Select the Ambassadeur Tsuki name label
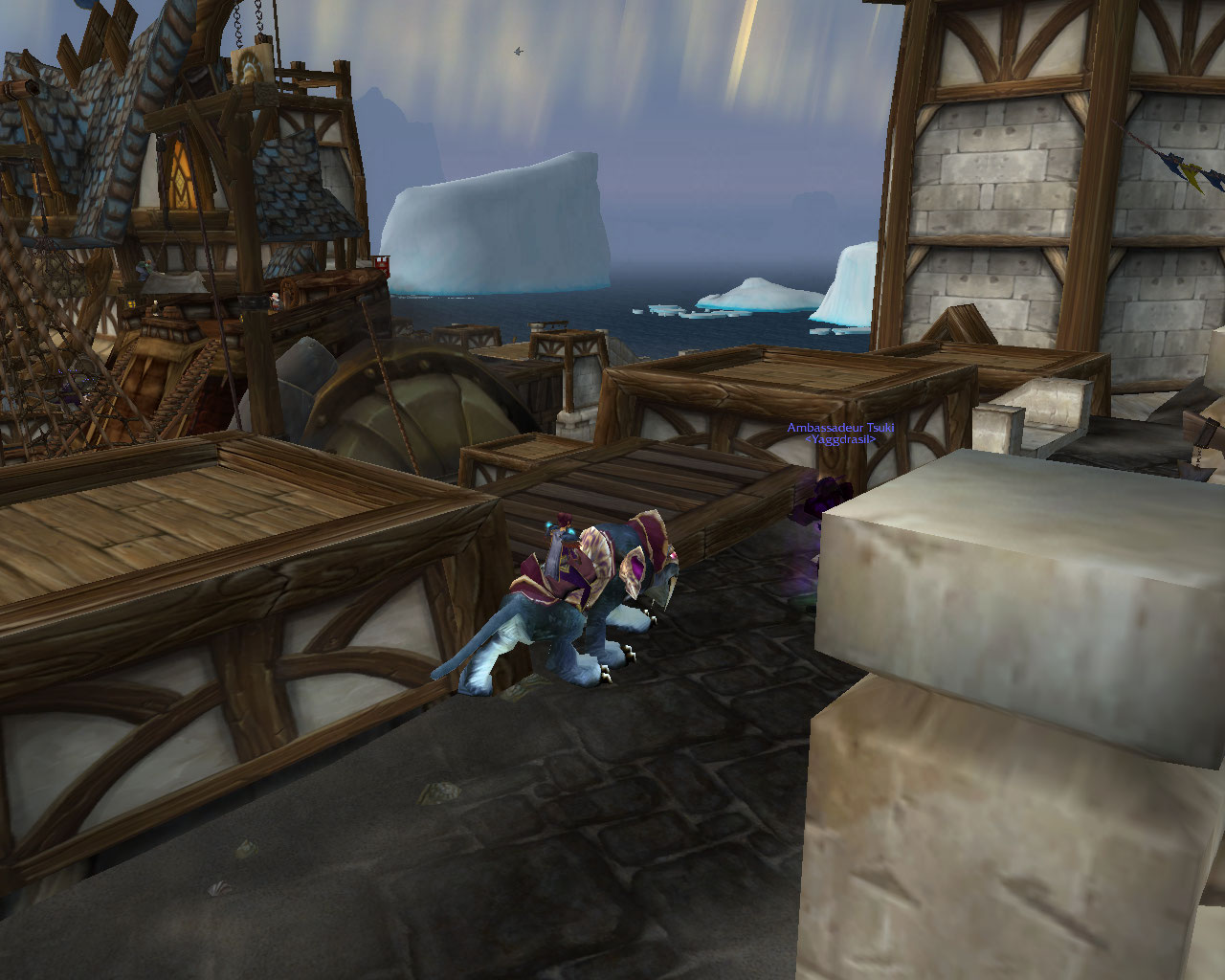The height and width of the screenshot is (980, 1225). pyautogui.click(x=839, y=428)
